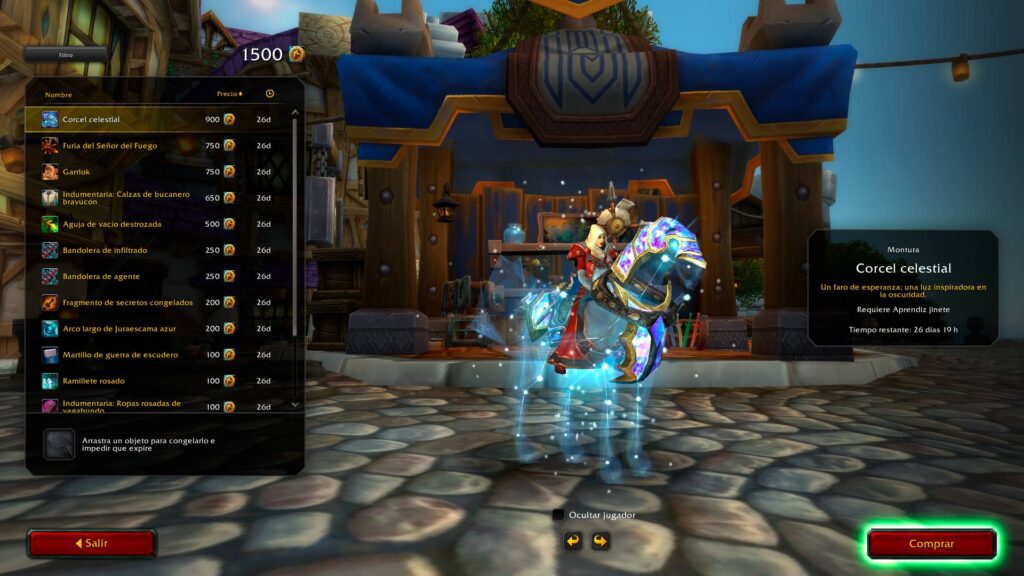
Task: Sort the list by Precio column
Action: tap(229, 94)
